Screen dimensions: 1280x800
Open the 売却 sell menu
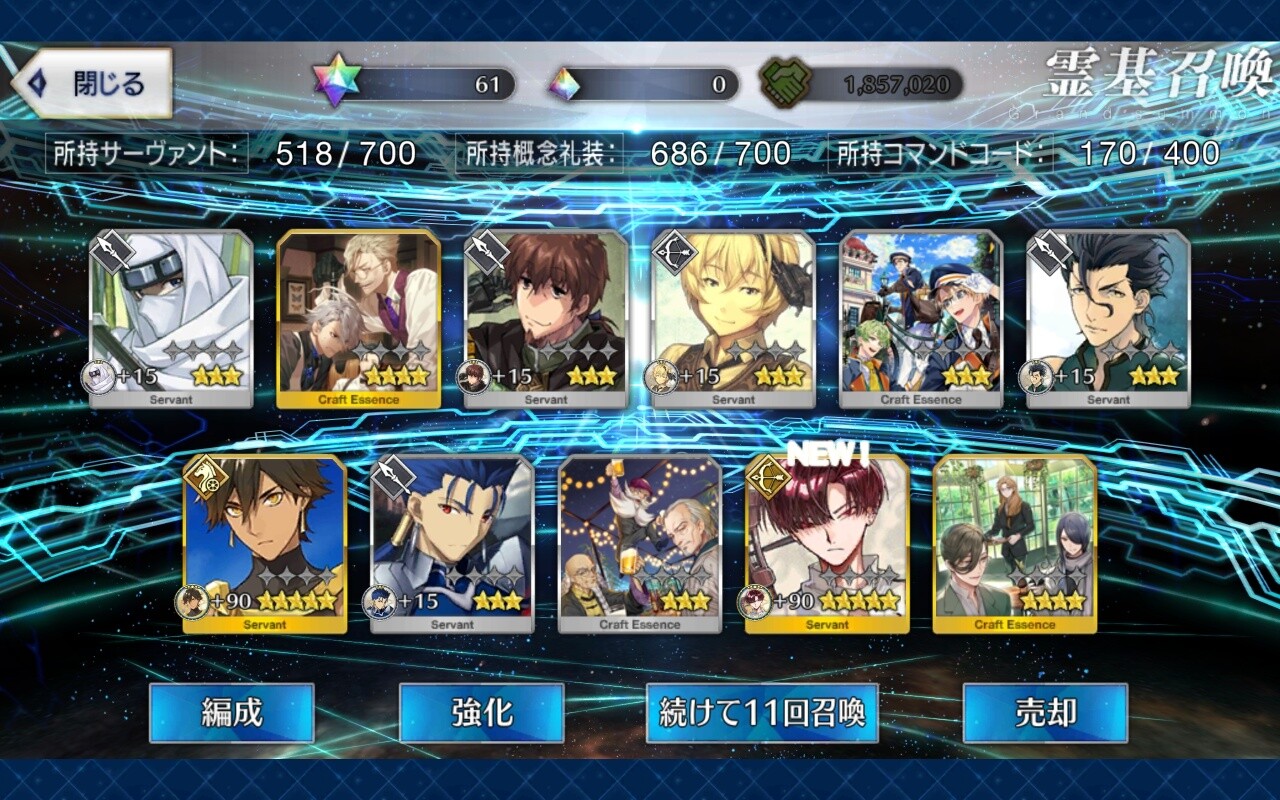coord(1045,713)
